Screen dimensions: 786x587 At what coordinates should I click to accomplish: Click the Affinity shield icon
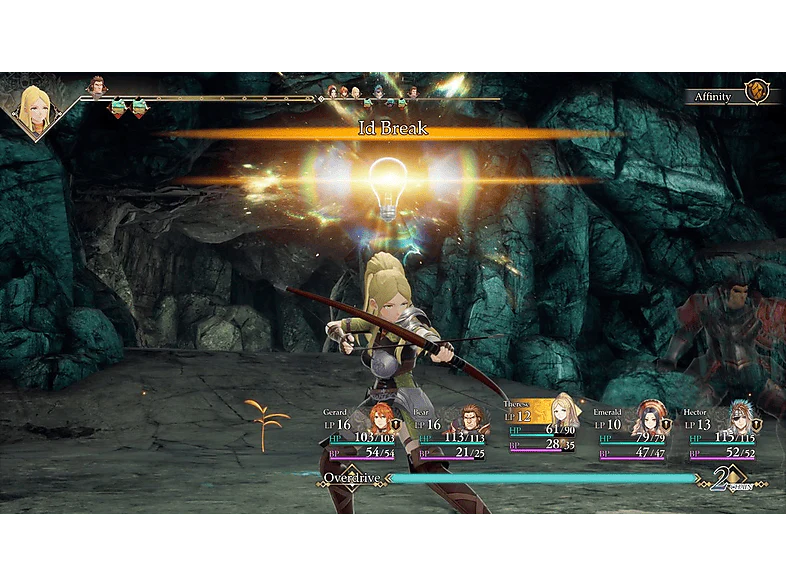(x=757, y=93)
